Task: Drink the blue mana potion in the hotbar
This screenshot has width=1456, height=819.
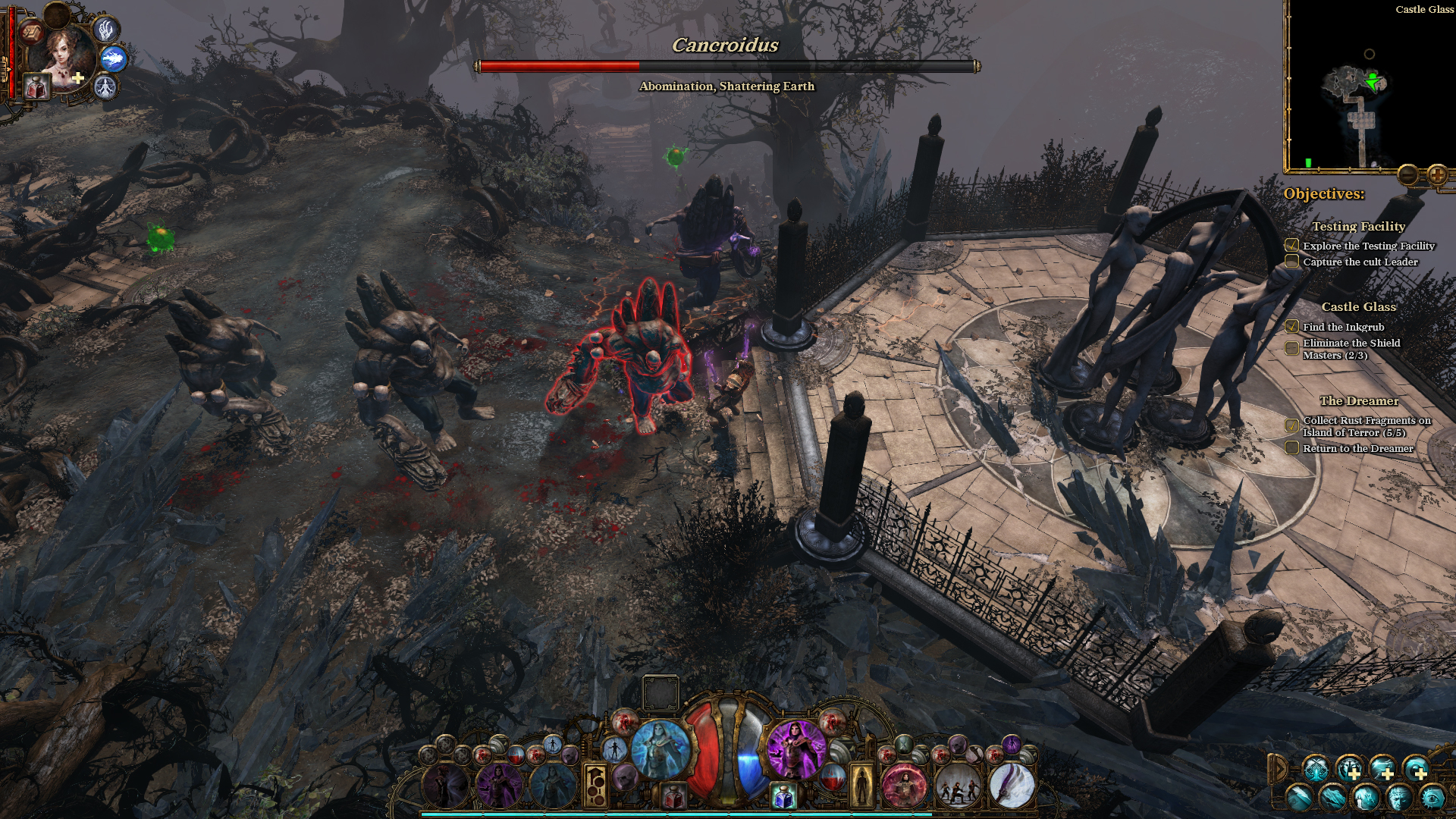Action: pyautogui.click(x=783, y=798)
